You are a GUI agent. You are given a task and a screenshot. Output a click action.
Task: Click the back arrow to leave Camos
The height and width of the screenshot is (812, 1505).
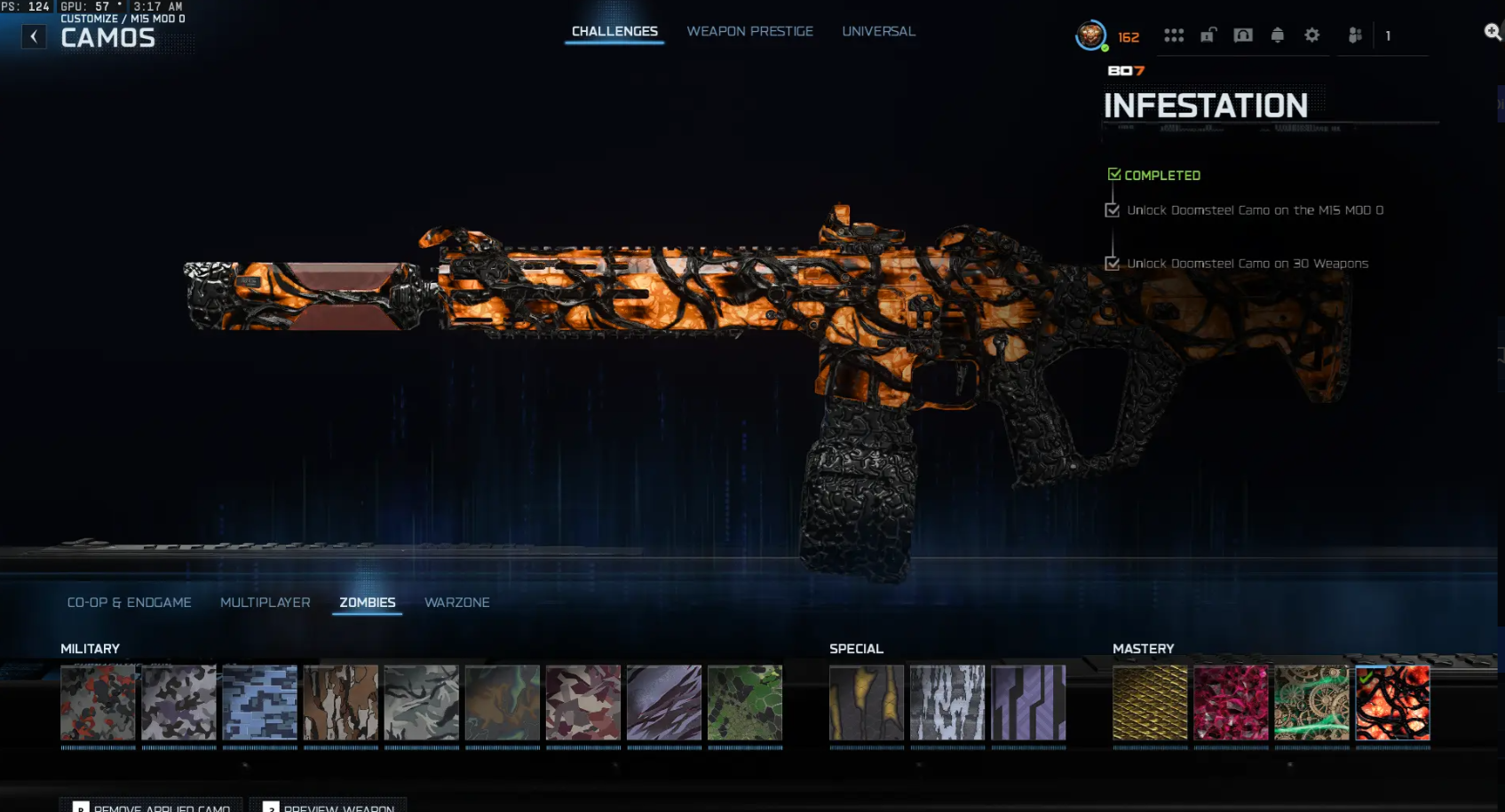34,36
